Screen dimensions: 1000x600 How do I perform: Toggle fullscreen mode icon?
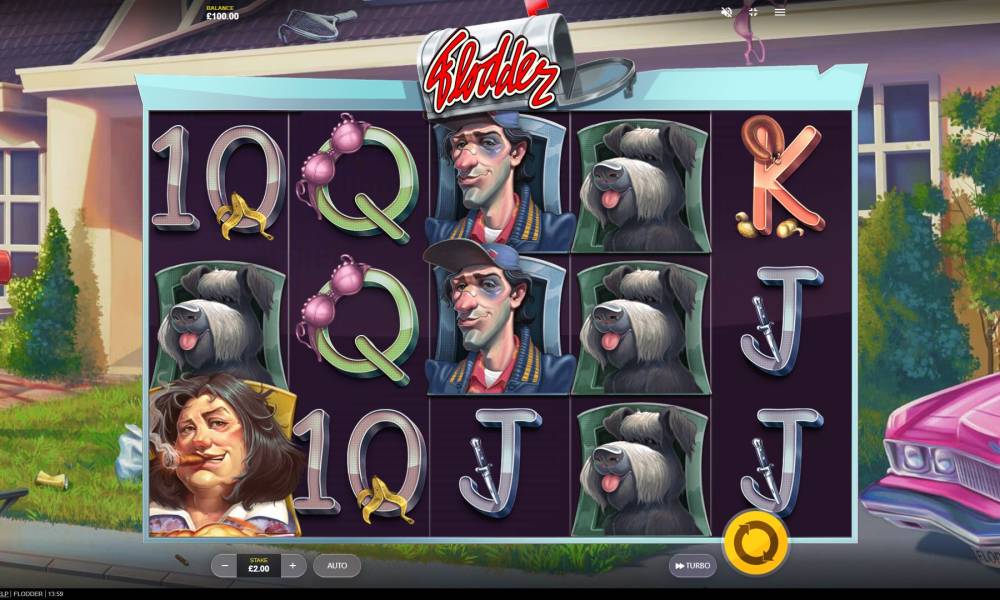coord(753,12)
